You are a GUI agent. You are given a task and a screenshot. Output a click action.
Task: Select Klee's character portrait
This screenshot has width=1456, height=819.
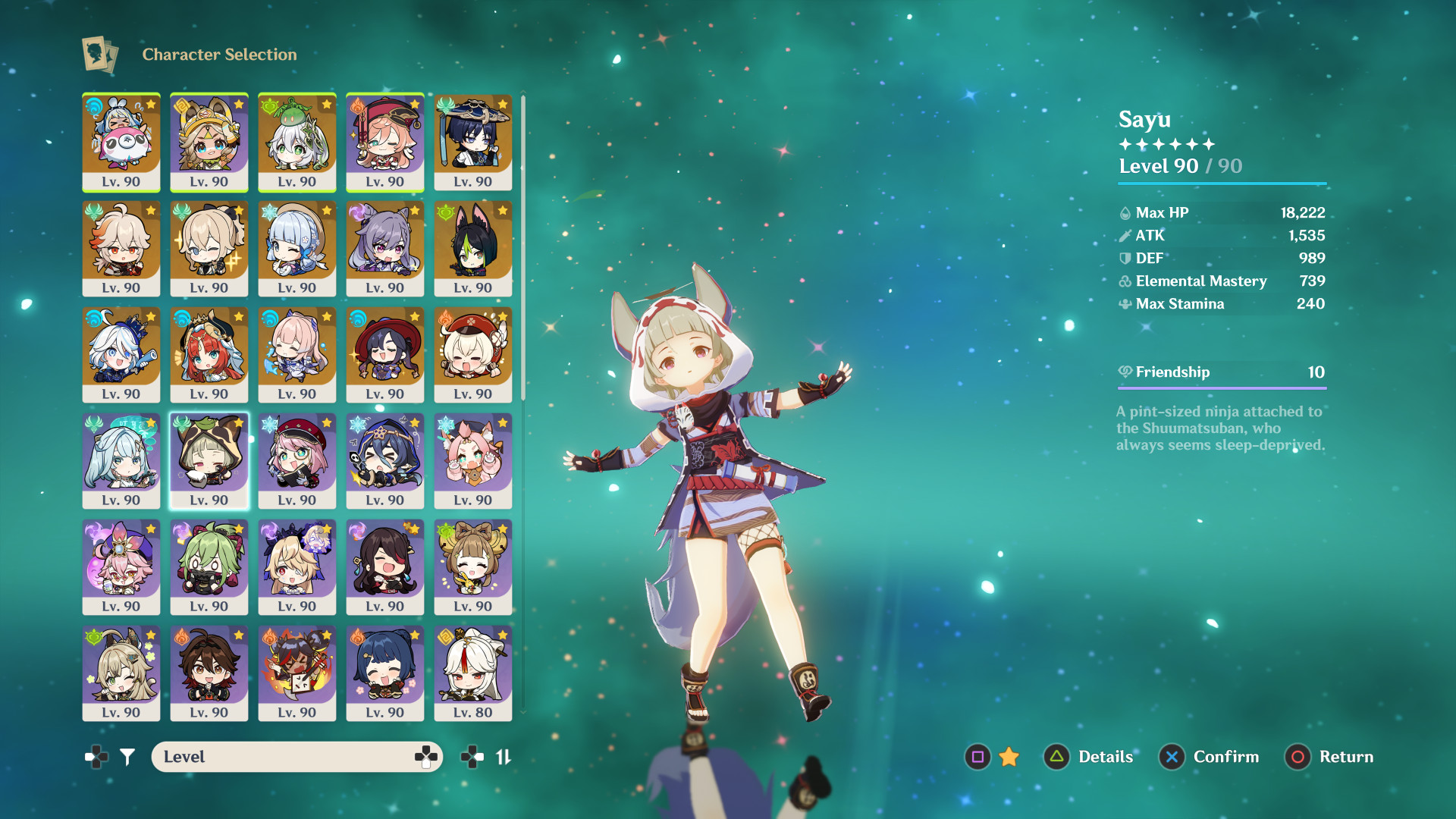473,354
